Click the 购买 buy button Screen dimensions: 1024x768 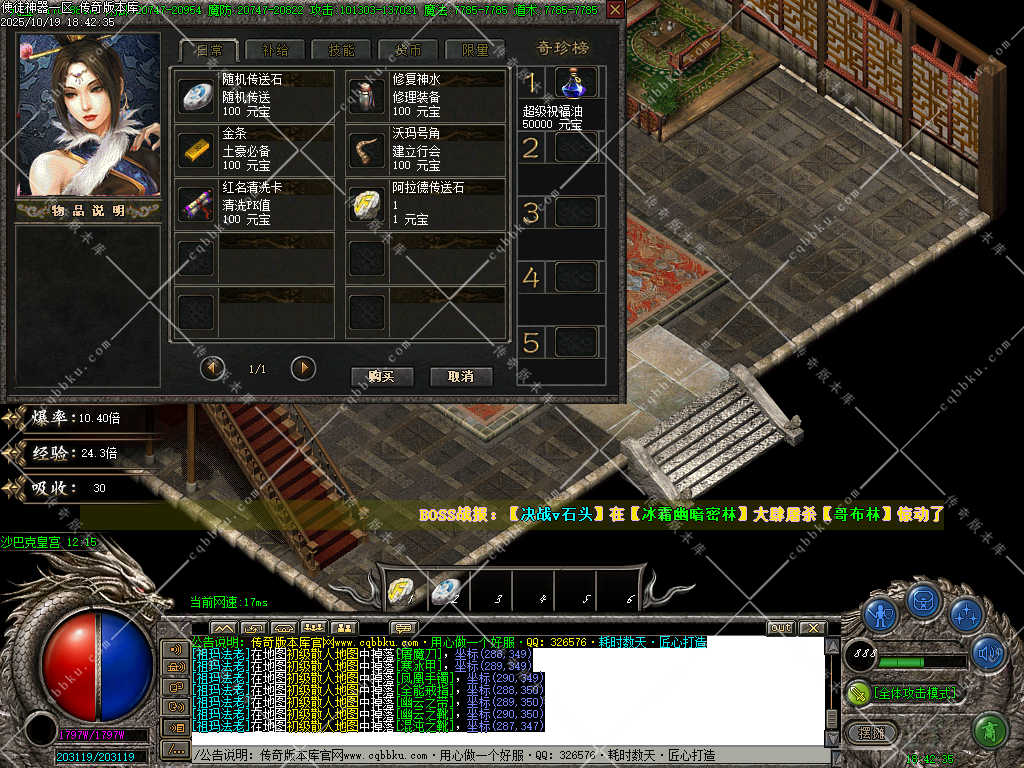click(x=382, y=376)
